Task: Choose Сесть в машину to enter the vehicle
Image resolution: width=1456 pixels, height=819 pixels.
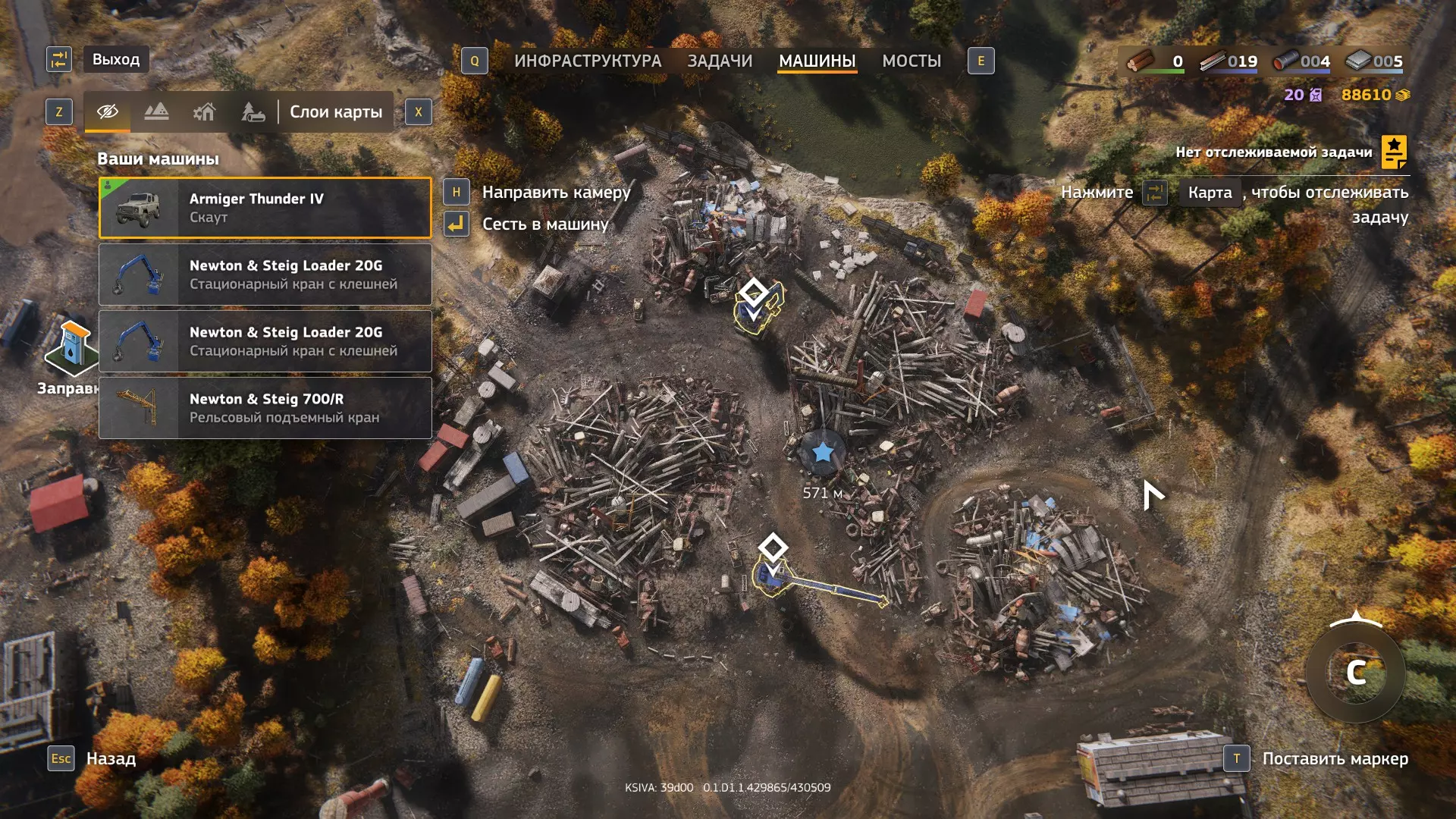Action: tap(545, 224)
